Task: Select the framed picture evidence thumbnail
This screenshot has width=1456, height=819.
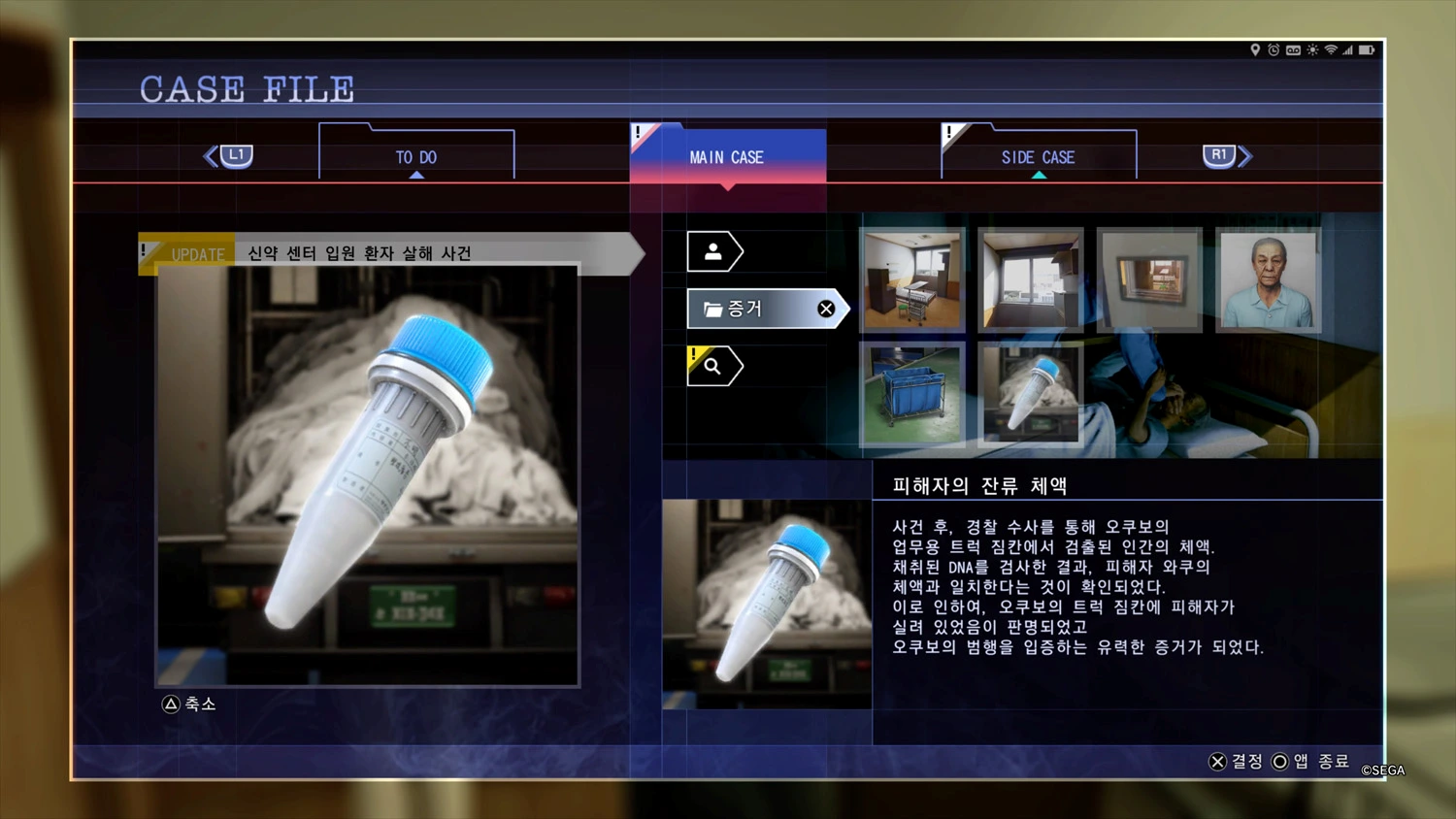Action: point(1149,279)
